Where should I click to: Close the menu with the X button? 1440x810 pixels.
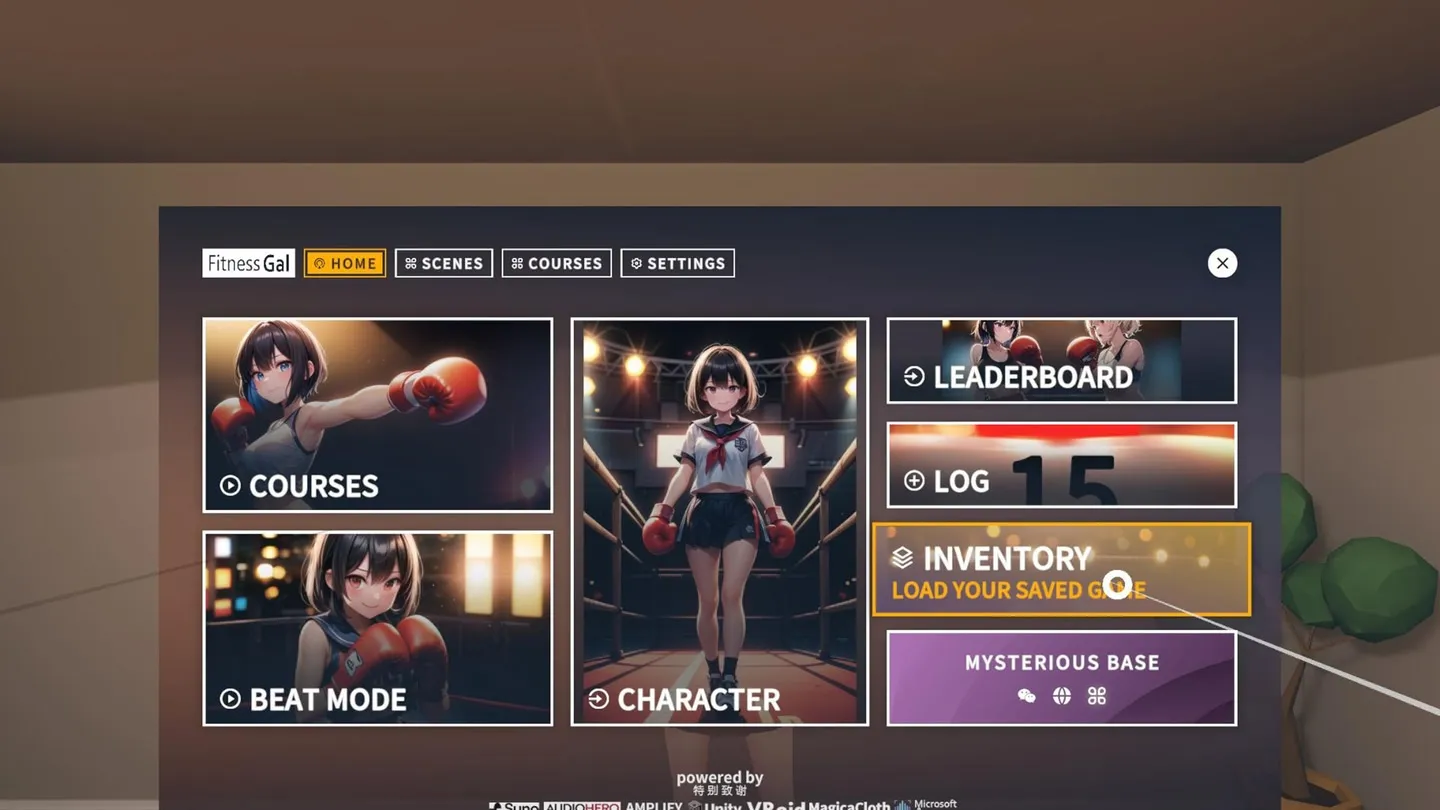coord(1222,263)
